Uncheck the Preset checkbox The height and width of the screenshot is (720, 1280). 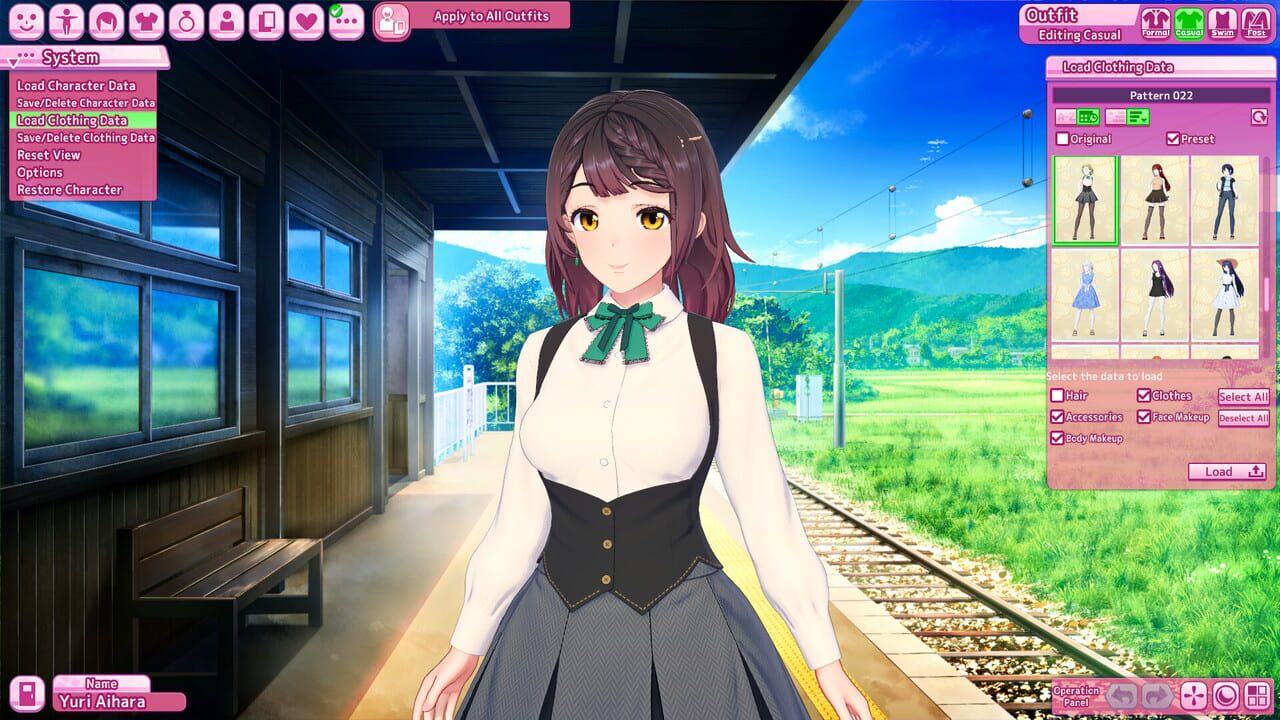(x=1172, y=138)
